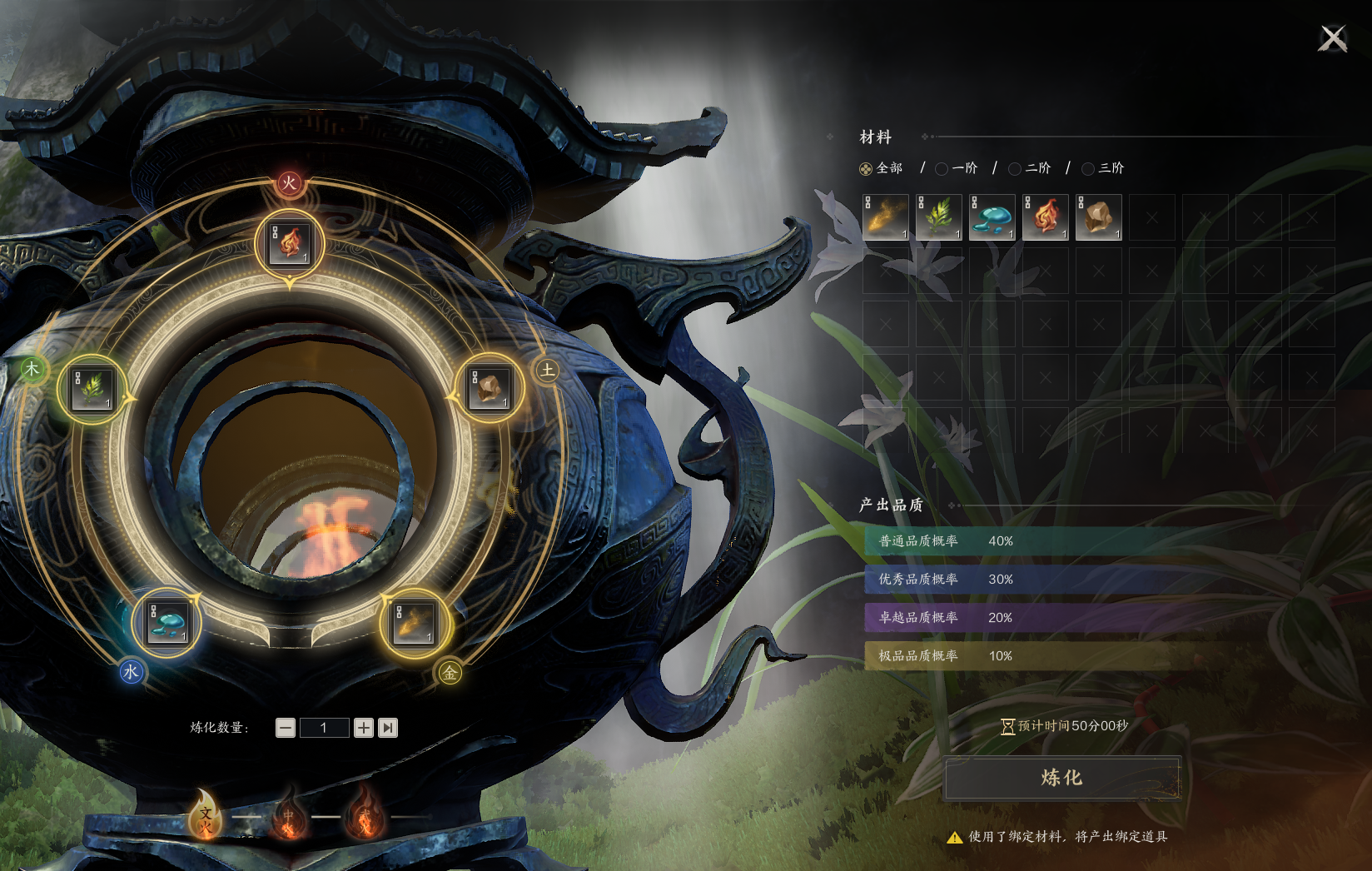This screenshot has width=1372, height=871.
Task: Select the wood element slot with herb
Action: click(92, 389)
